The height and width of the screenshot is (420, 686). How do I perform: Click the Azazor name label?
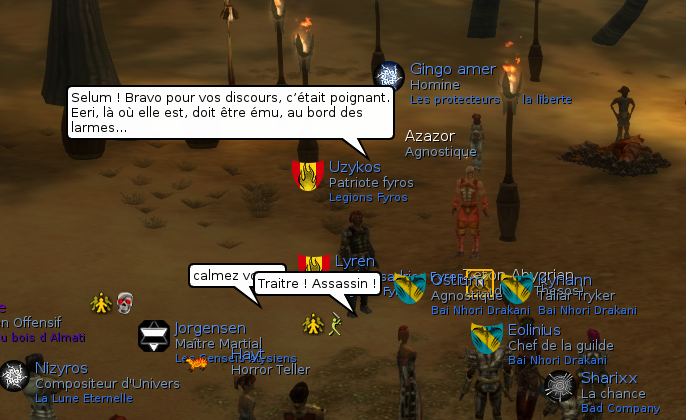pos(429,136)
